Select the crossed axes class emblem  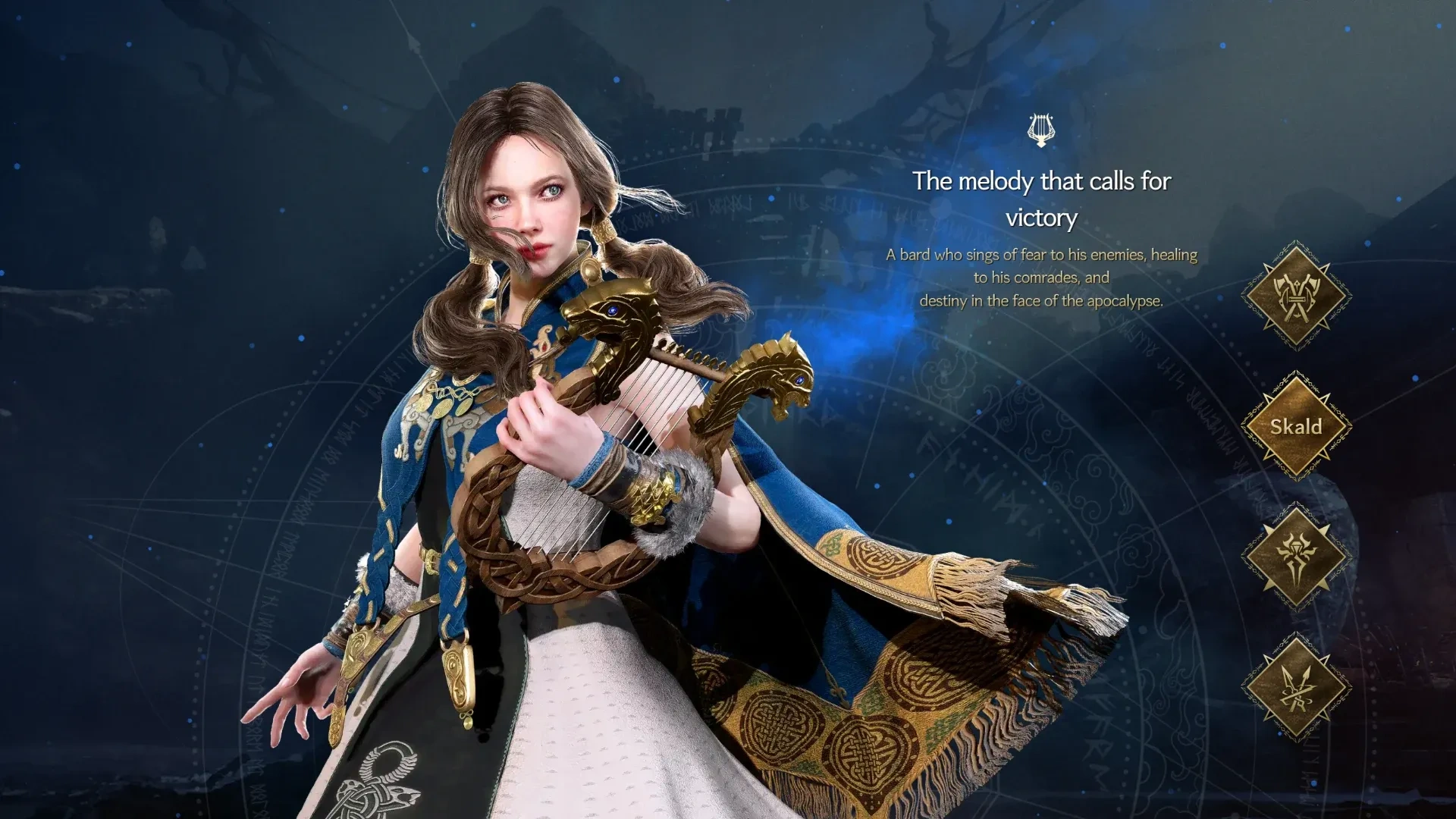coord(1296,296)
